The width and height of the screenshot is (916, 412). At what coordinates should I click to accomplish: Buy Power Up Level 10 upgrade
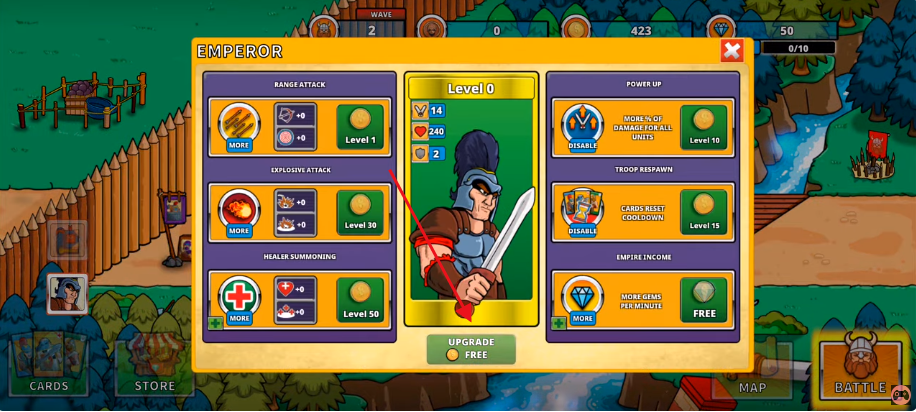pos(703,127)
